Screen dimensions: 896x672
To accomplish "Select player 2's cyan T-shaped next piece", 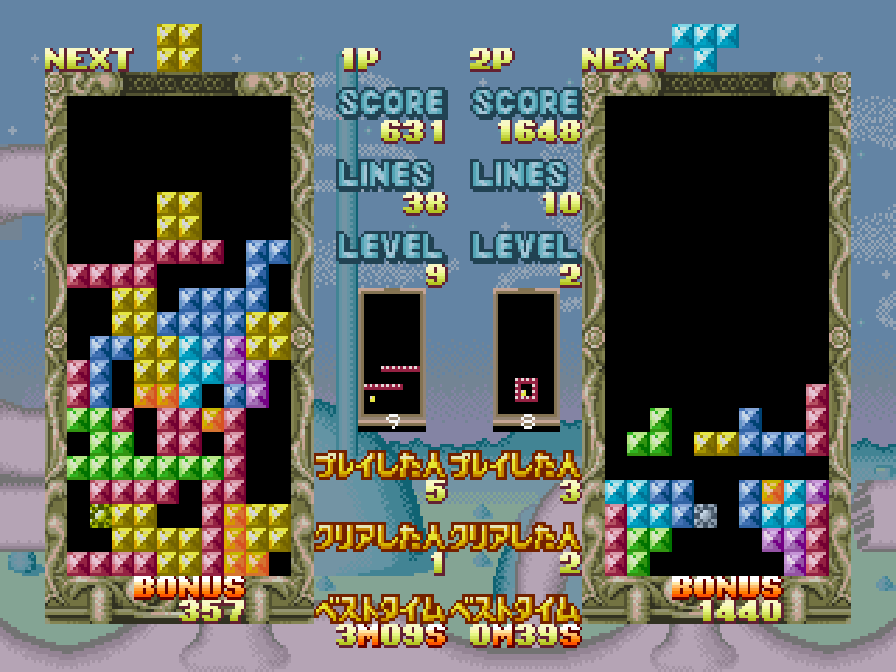I will [x=705, y=45].
